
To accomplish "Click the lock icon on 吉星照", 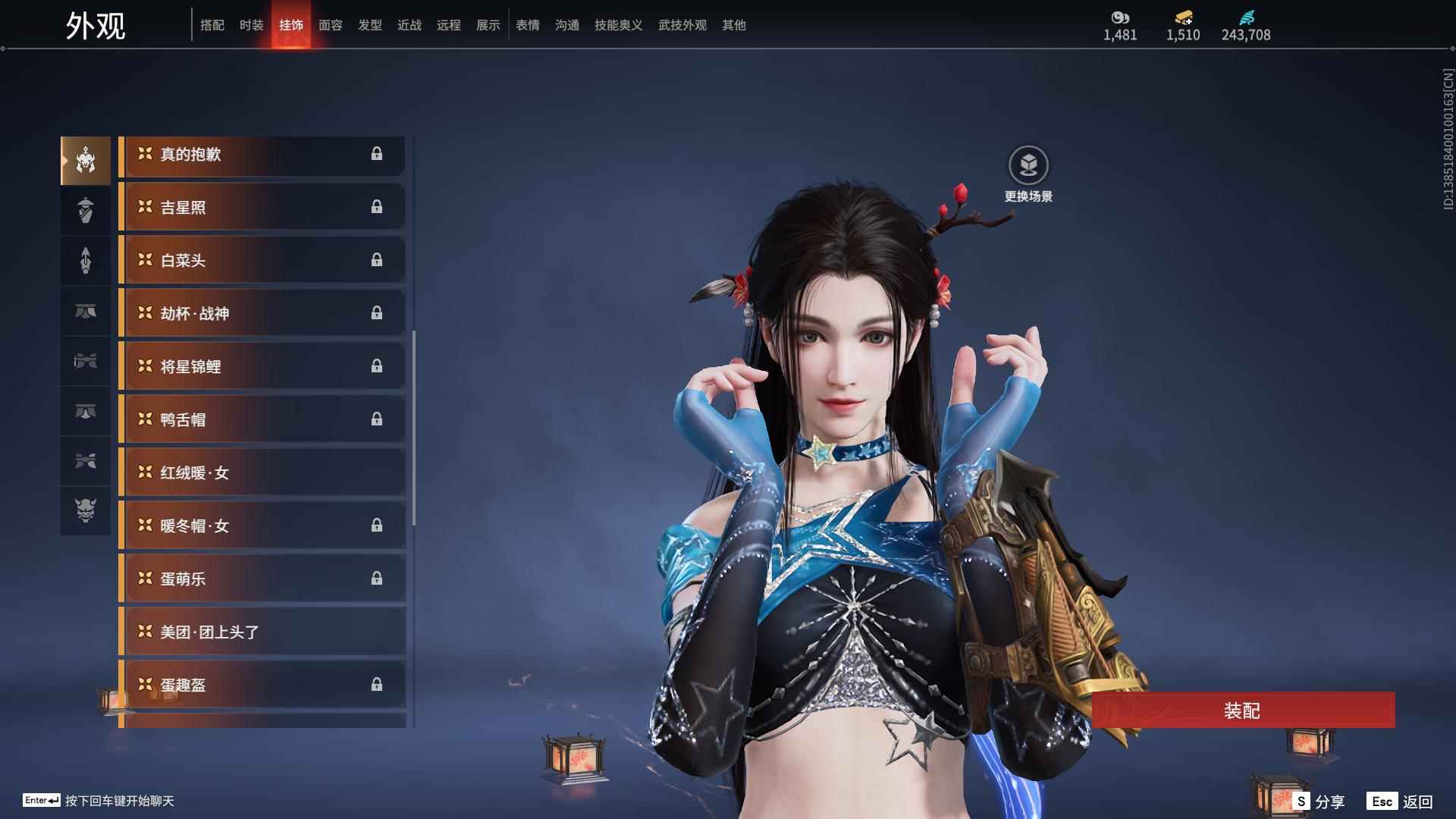I will click(377, 207).
